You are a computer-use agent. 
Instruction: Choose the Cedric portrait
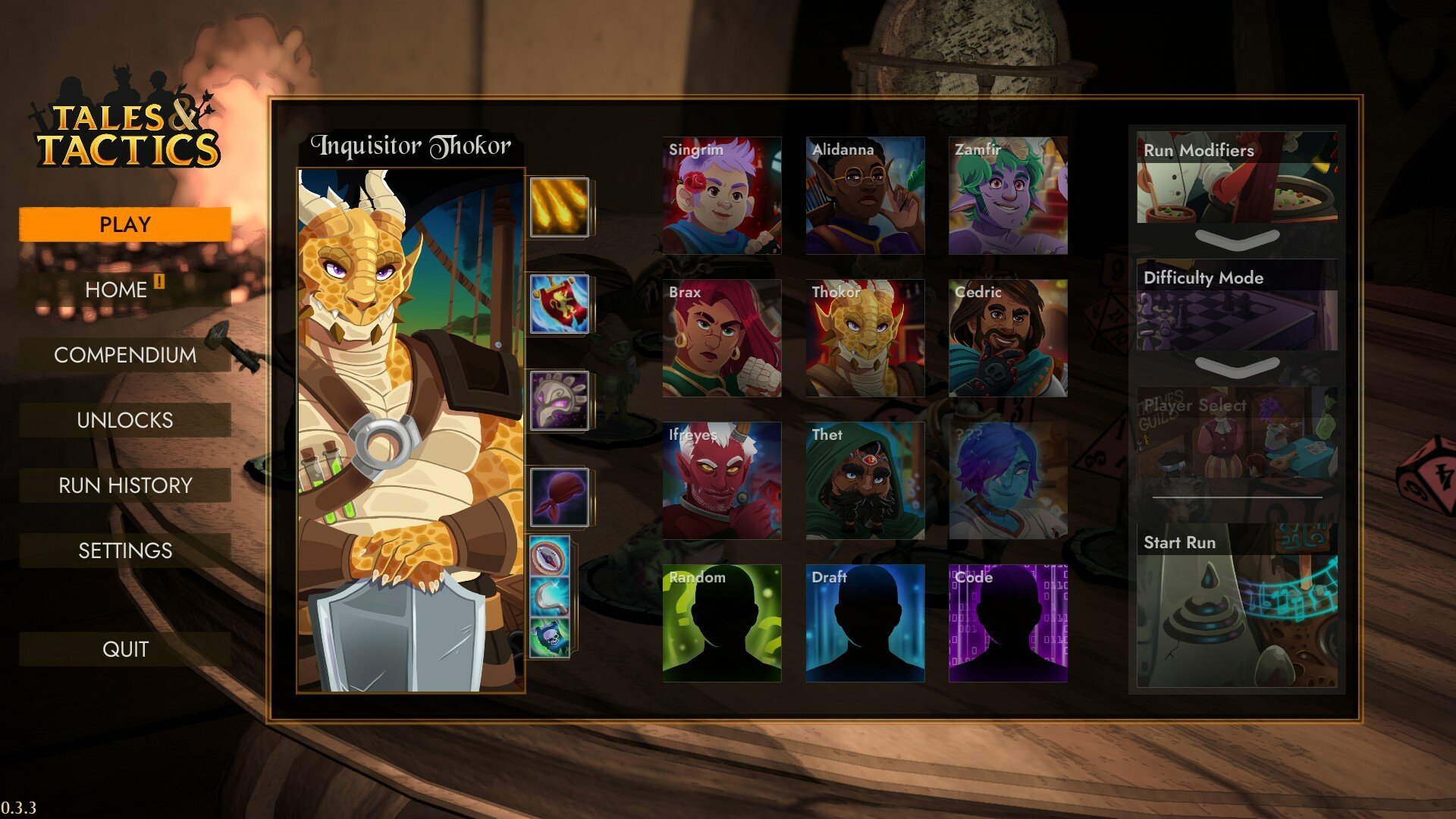[1008, 338]
